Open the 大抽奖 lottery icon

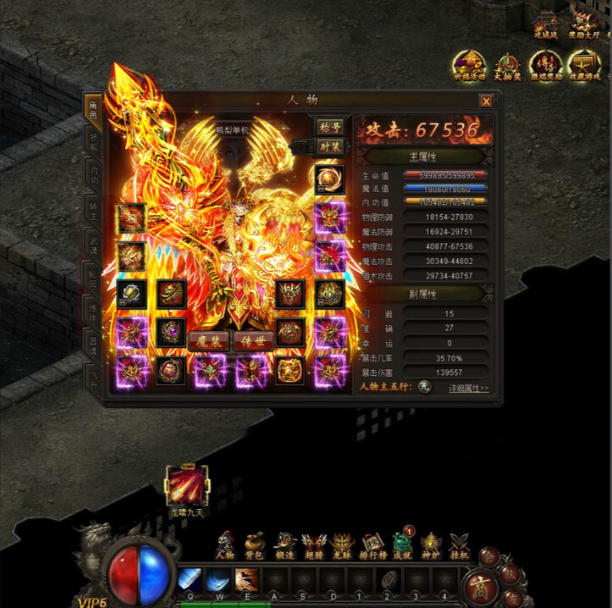coord(507,66)
